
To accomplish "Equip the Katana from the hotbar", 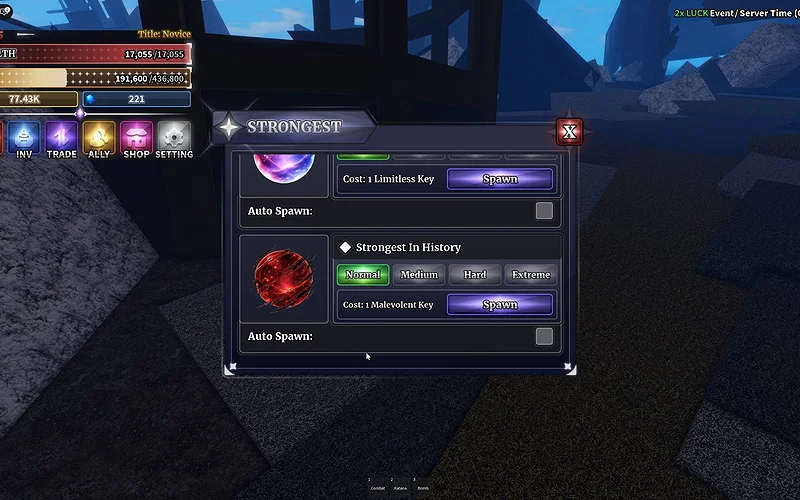I will tap(400, 486).
